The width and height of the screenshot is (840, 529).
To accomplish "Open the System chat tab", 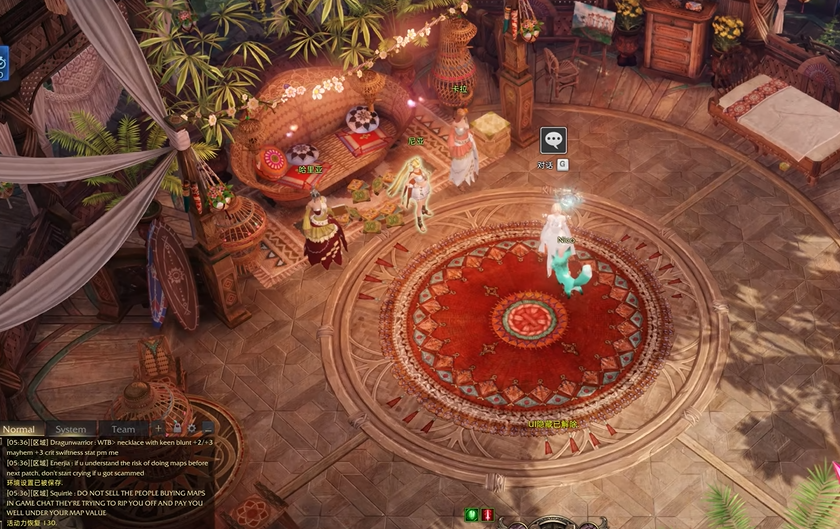I will pos(71,430).
